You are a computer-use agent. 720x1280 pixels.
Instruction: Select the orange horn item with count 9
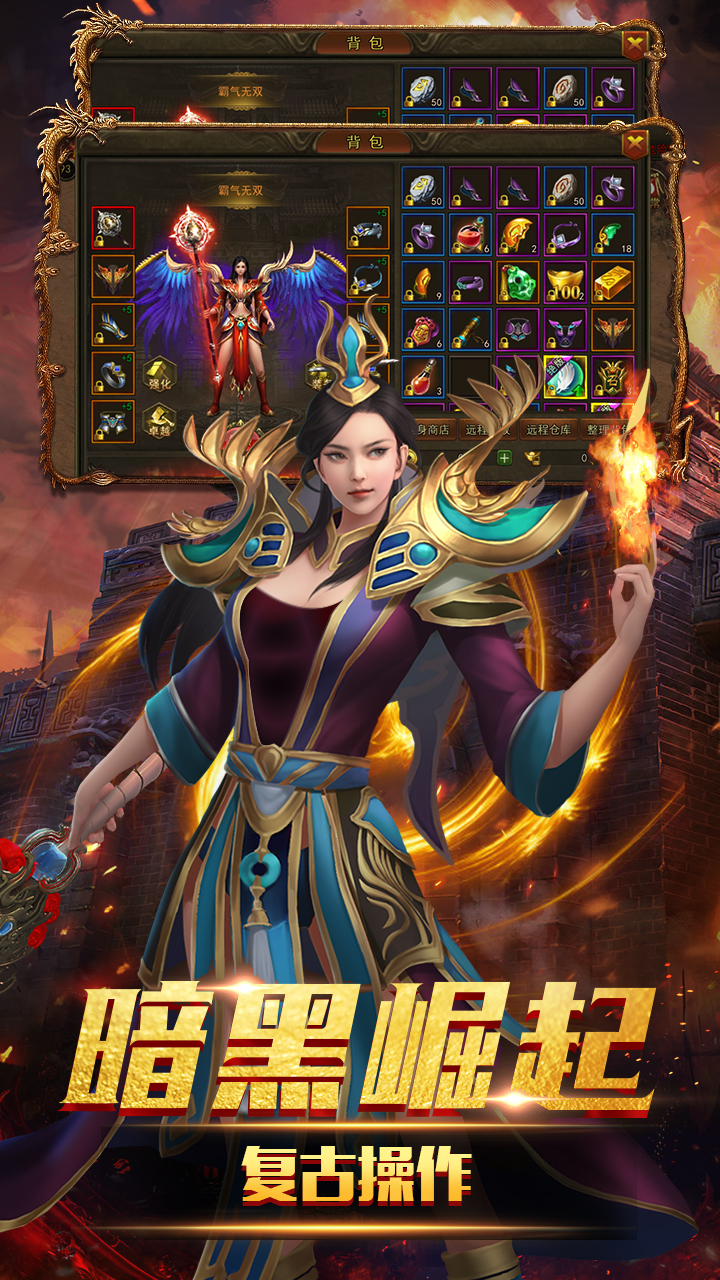422,283
